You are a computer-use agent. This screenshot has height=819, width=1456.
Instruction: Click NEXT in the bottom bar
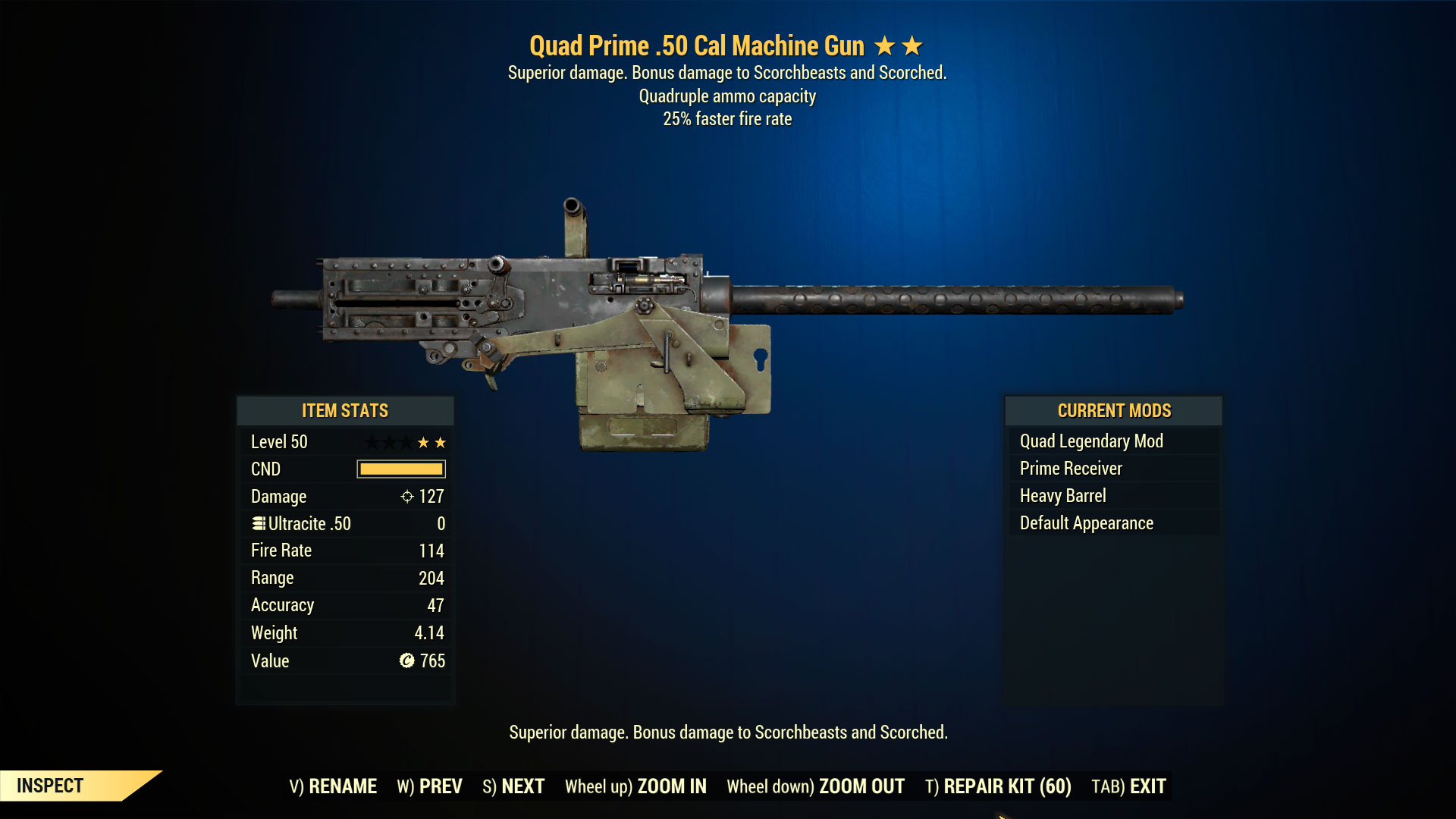point(522,786)
